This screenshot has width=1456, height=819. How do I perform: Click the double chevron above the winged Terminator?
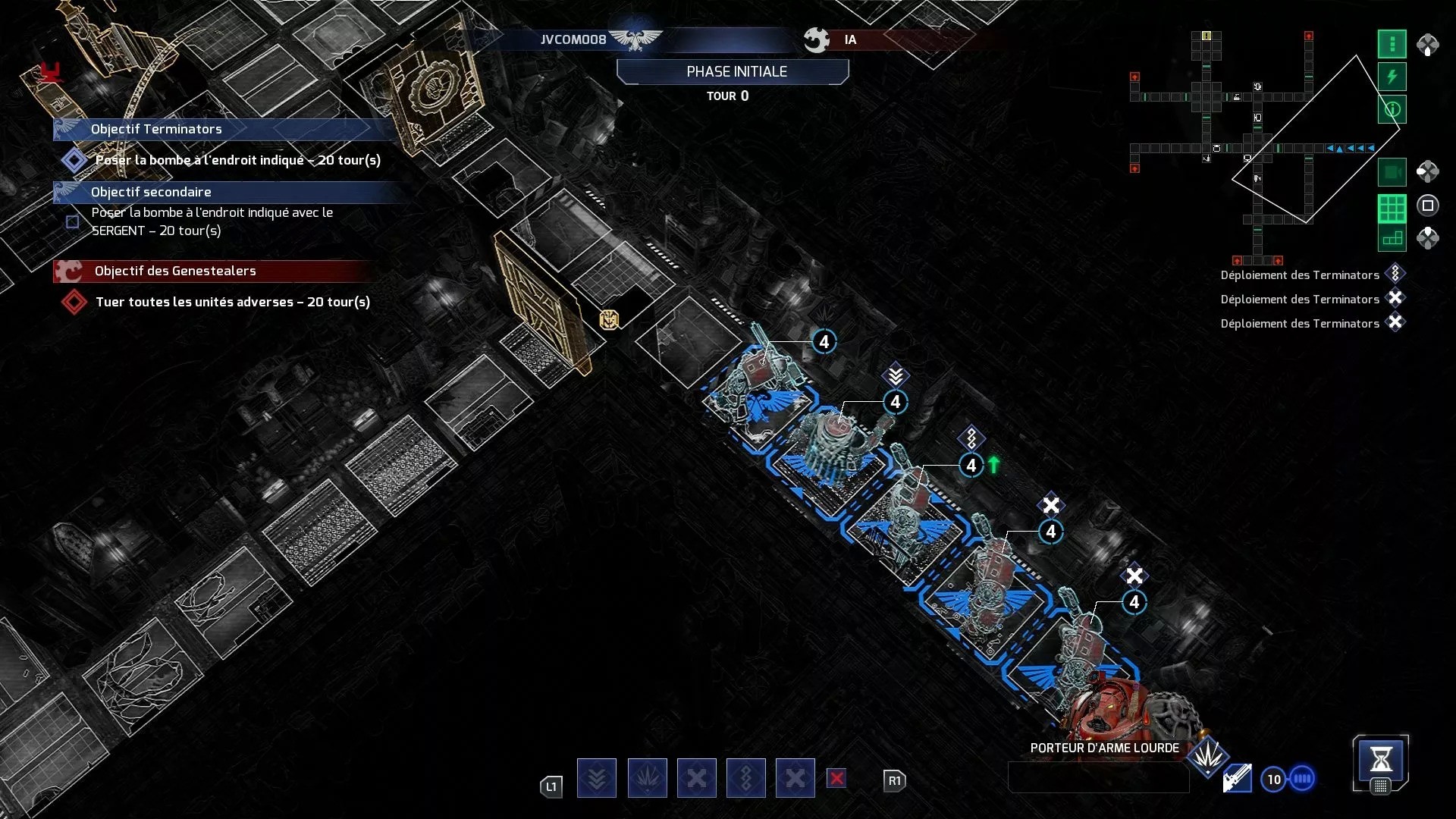tap(897, 374)
